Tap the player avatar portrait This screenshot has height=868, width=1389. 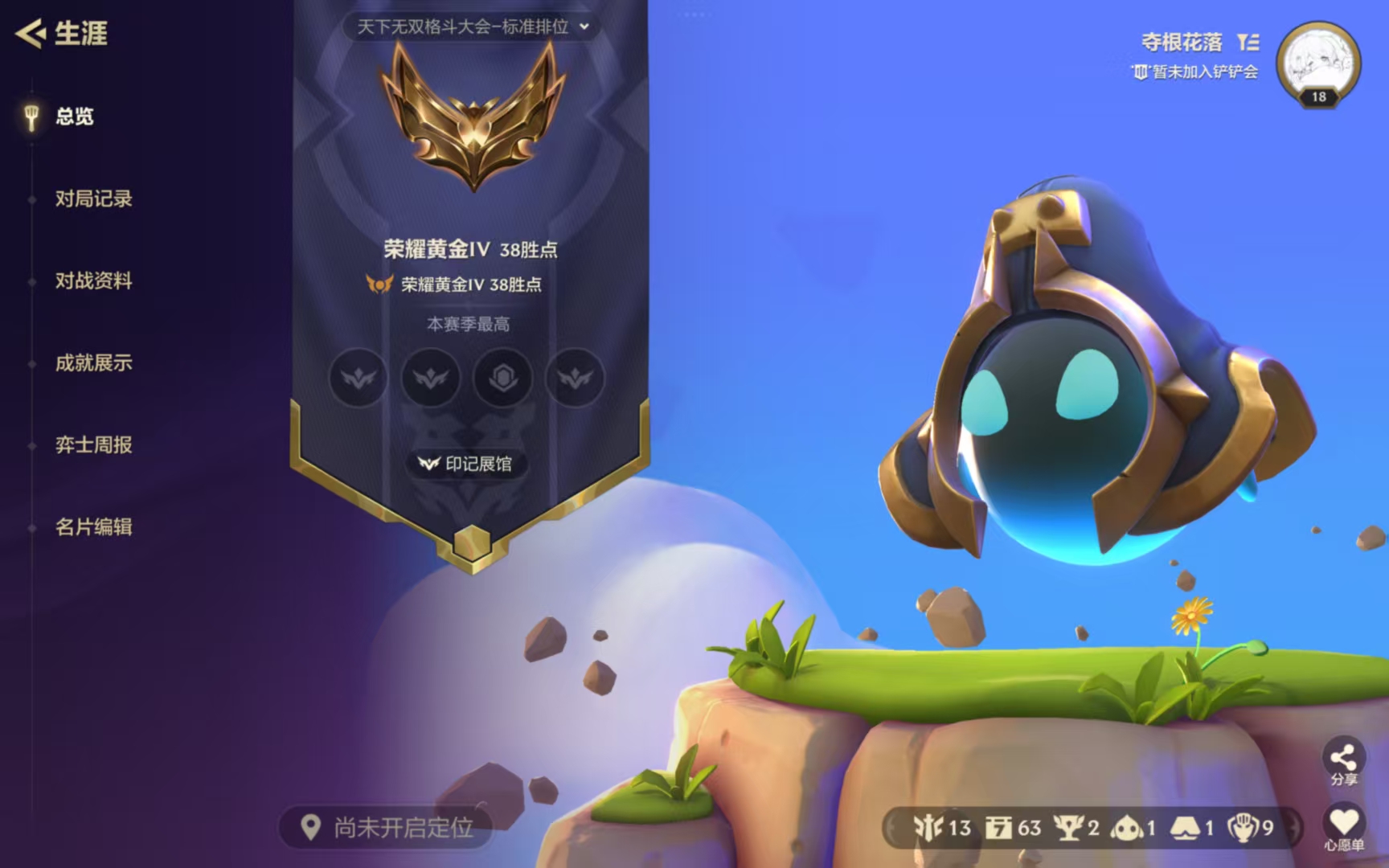tap(1318, 64)
